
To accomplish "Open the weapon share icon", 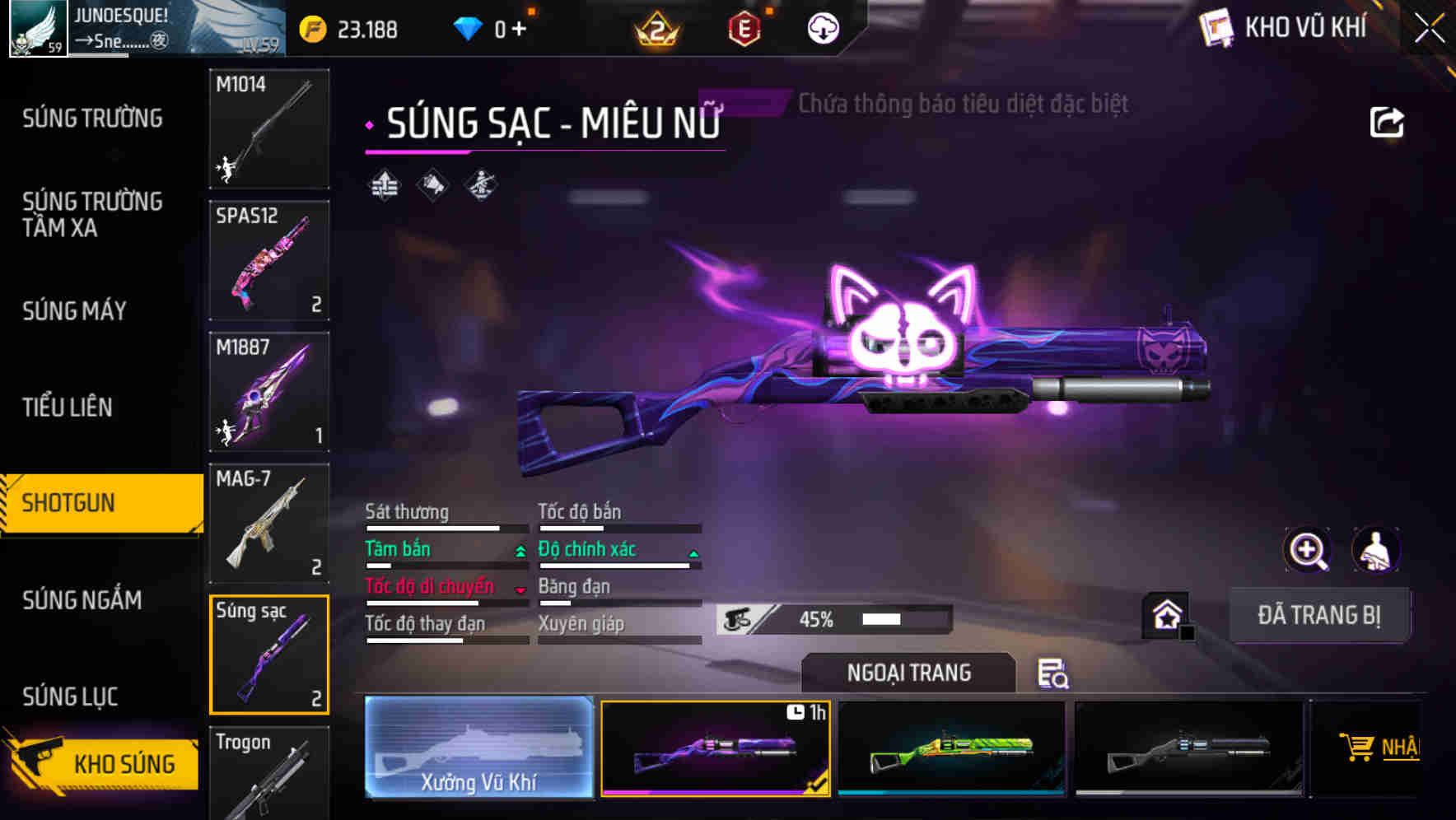I will 1388,121.
